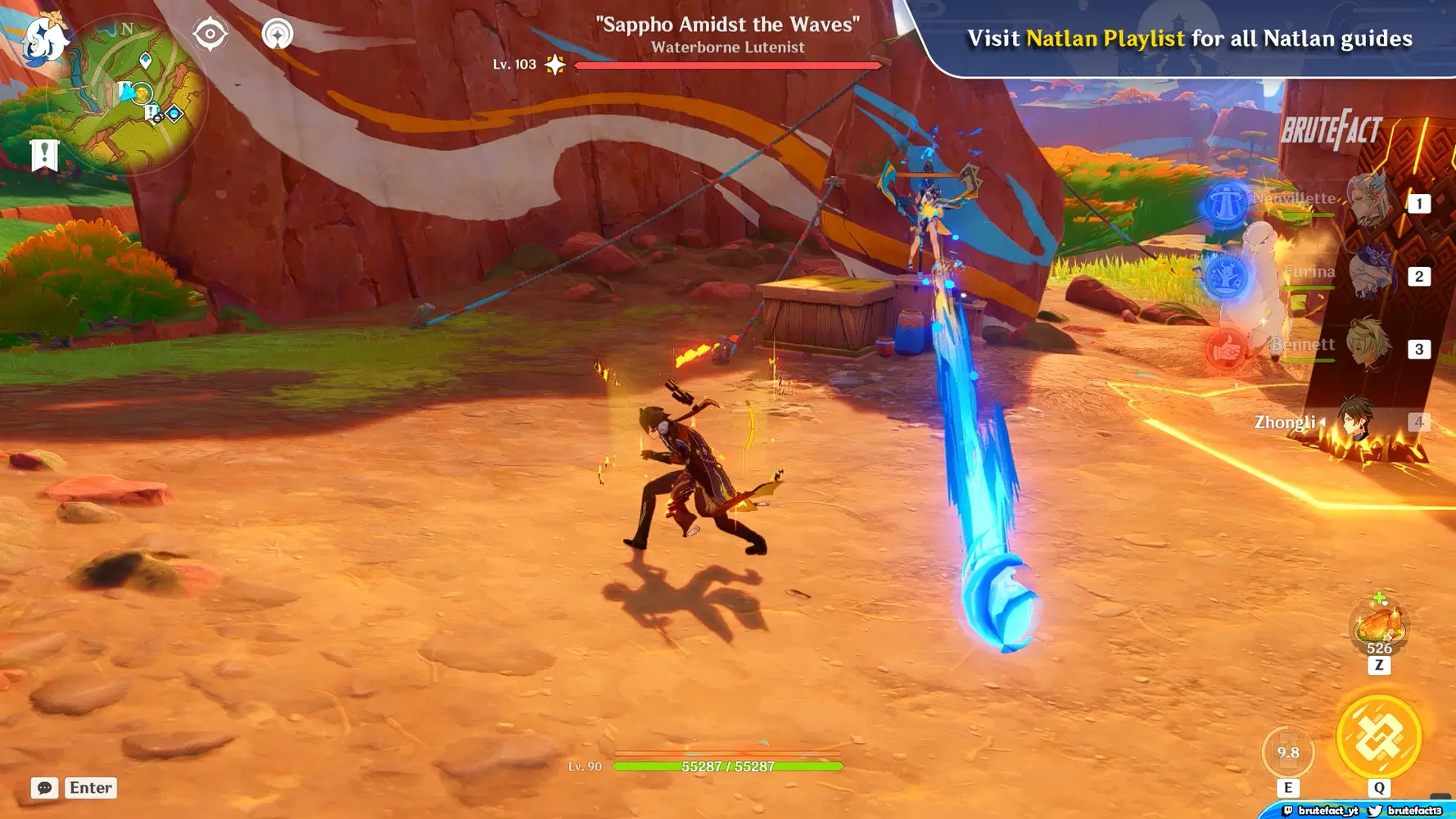Click the North indicator on the minimap

coord(125,30)
